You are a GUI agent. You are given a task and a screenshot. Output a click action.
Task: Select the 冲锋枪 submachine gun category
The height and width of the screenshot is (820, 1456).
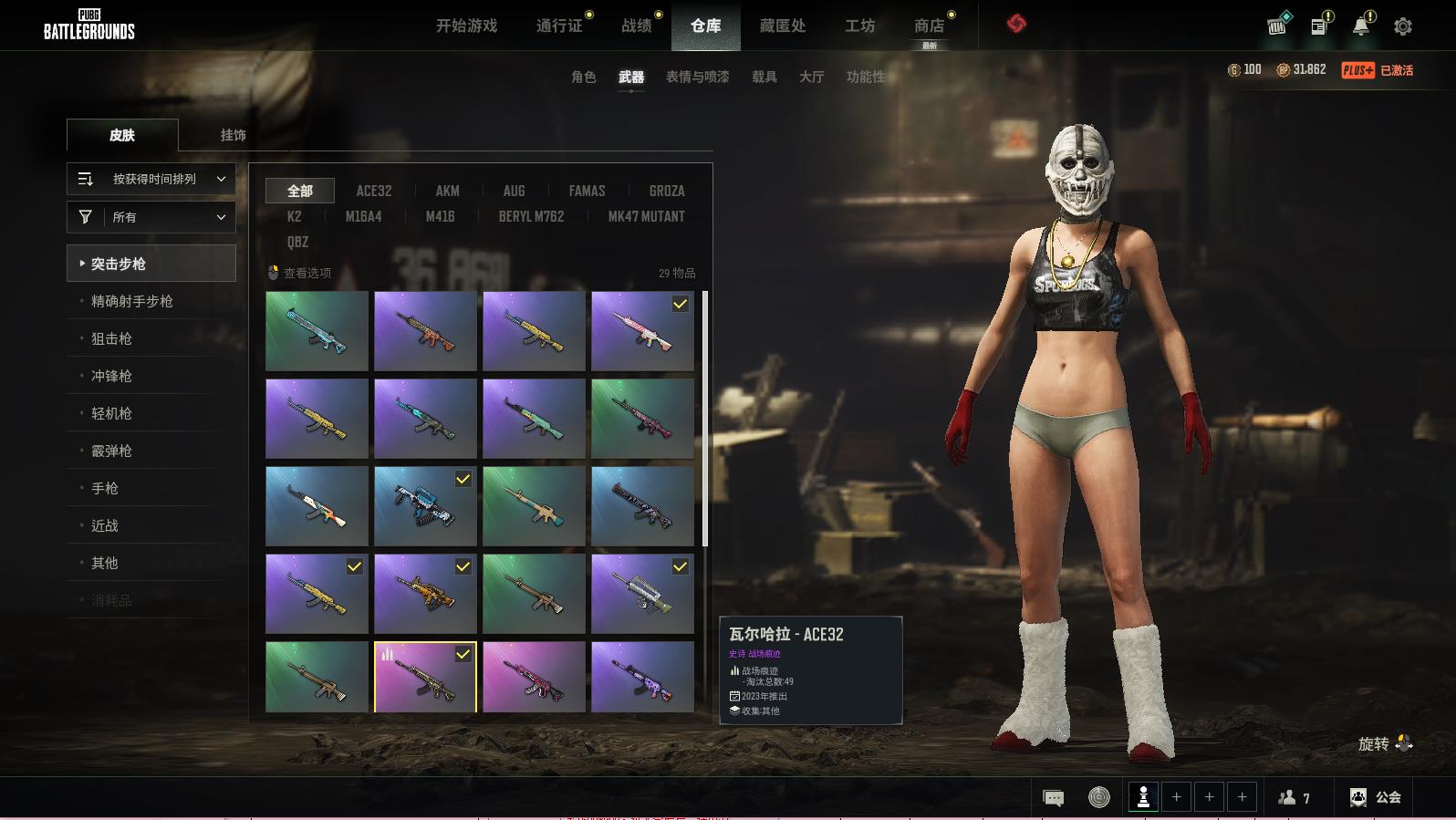pos(111,376)
